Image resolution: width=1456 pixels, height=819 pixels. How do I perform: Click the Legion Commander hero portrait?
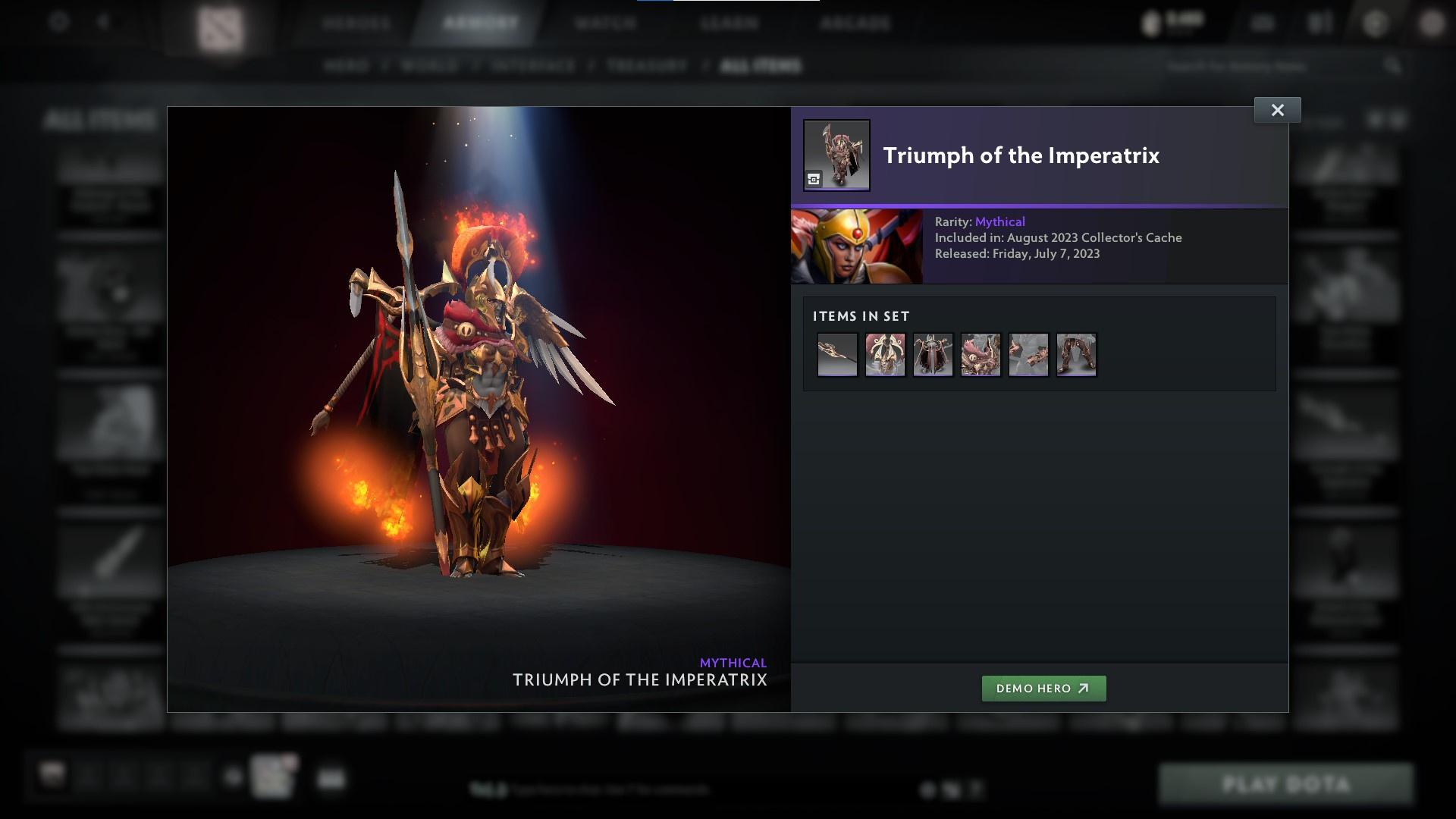tap(857, 246)
